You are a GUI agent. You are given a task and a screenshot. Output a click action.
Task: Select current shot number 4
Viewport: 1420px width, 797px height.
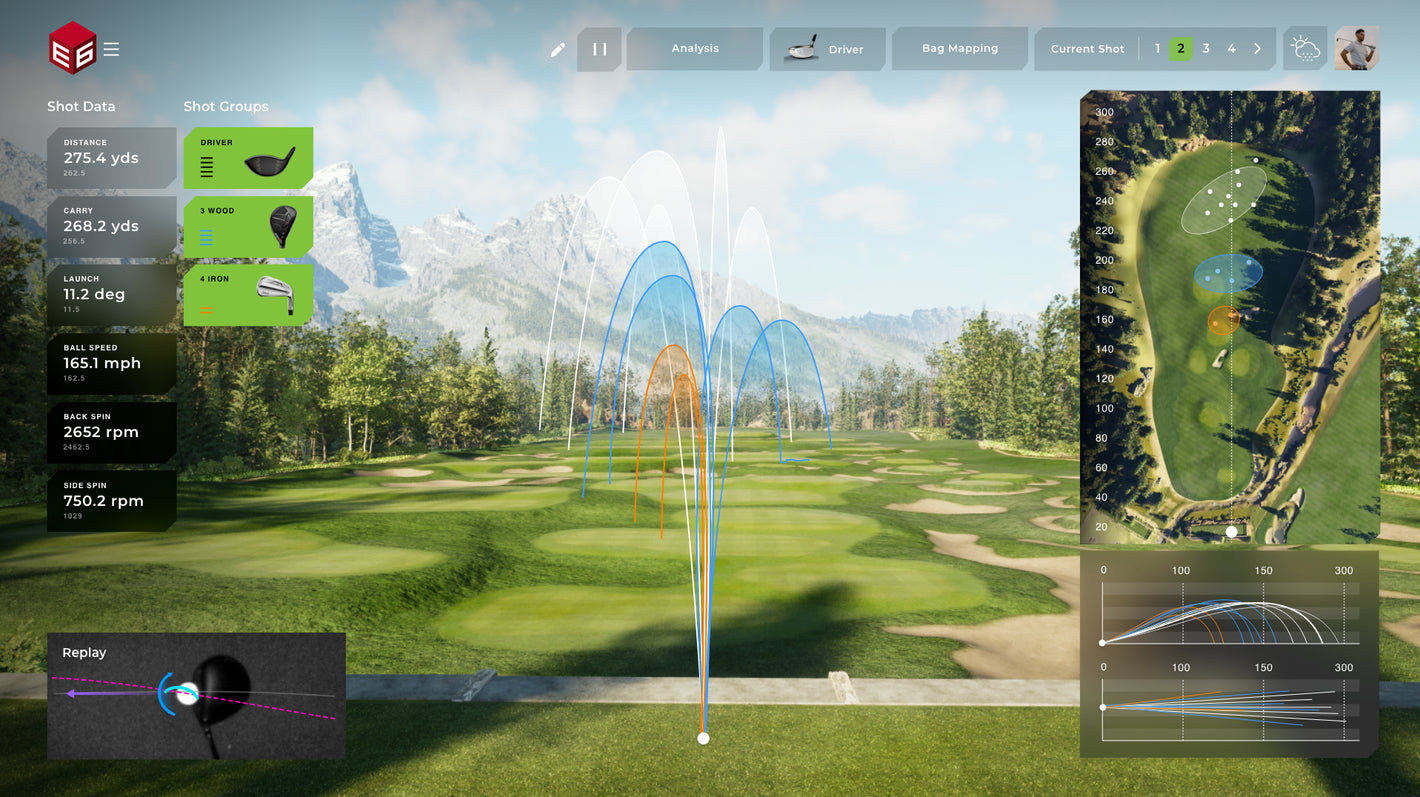point(1231,49)
